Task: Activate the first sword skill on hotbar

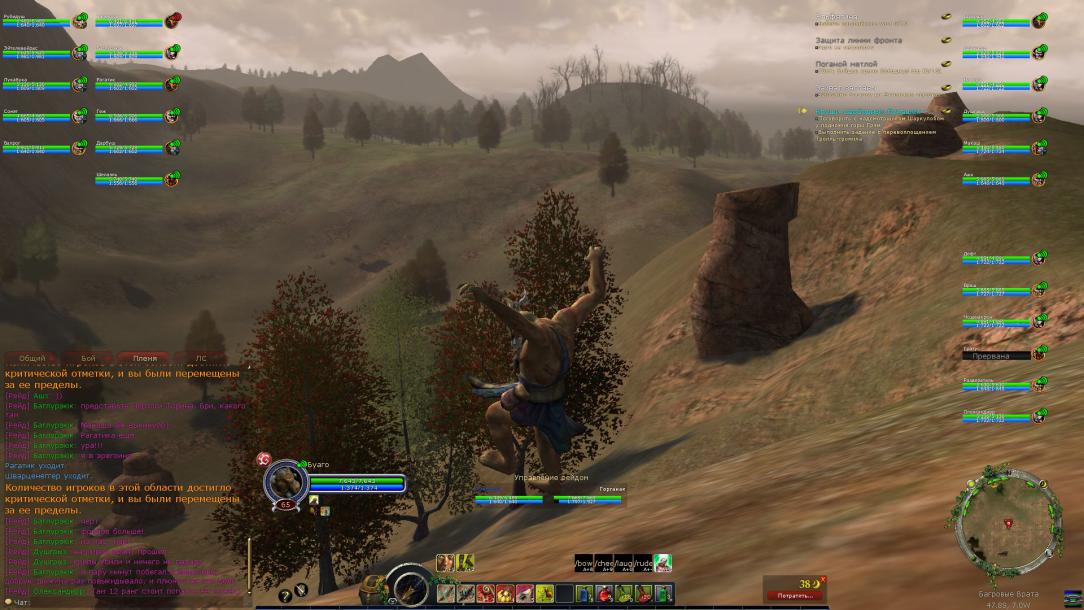Action: point(446,594)
